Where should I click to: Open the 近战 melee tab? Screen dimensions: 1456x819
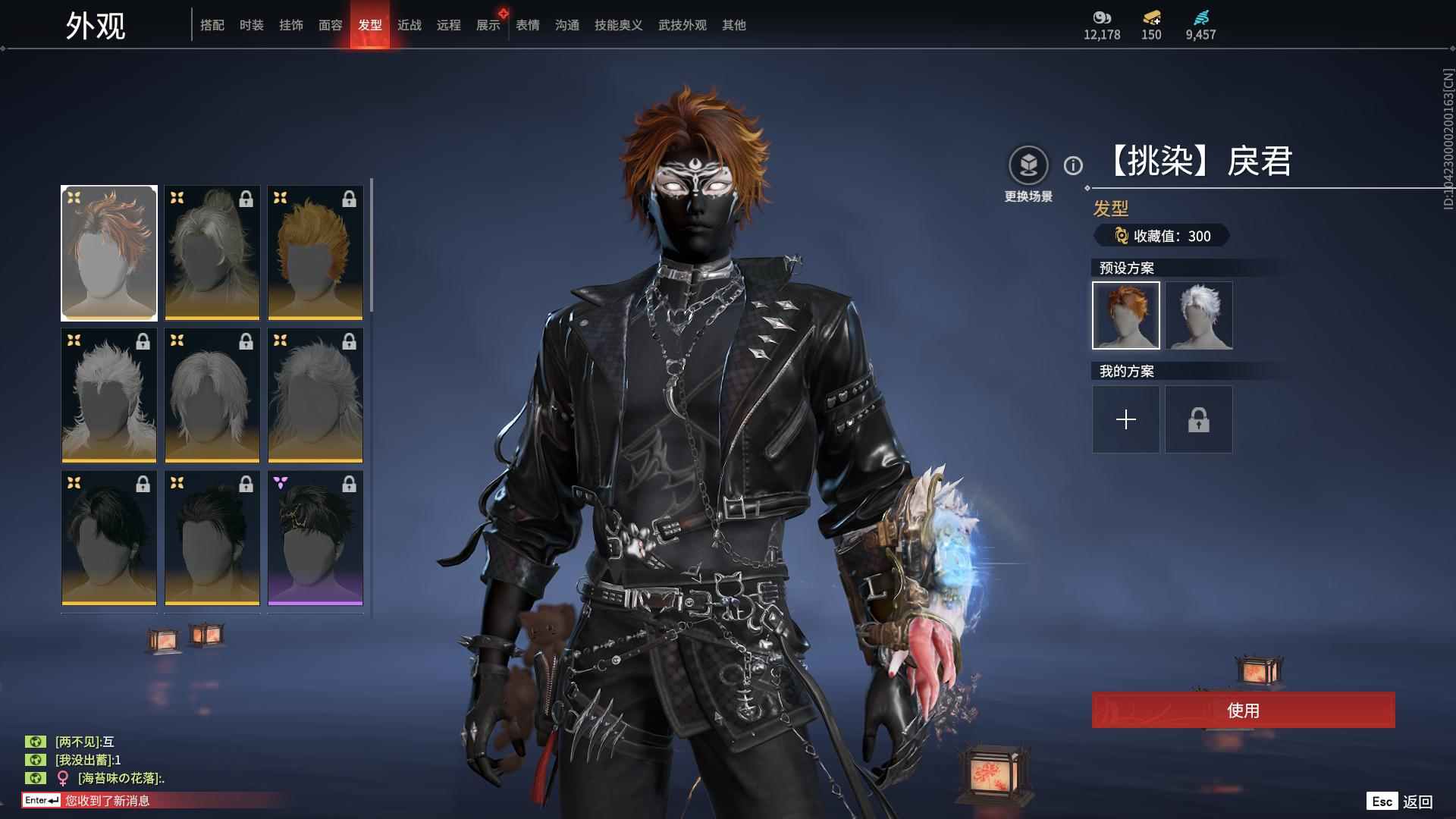coord(409,25)
